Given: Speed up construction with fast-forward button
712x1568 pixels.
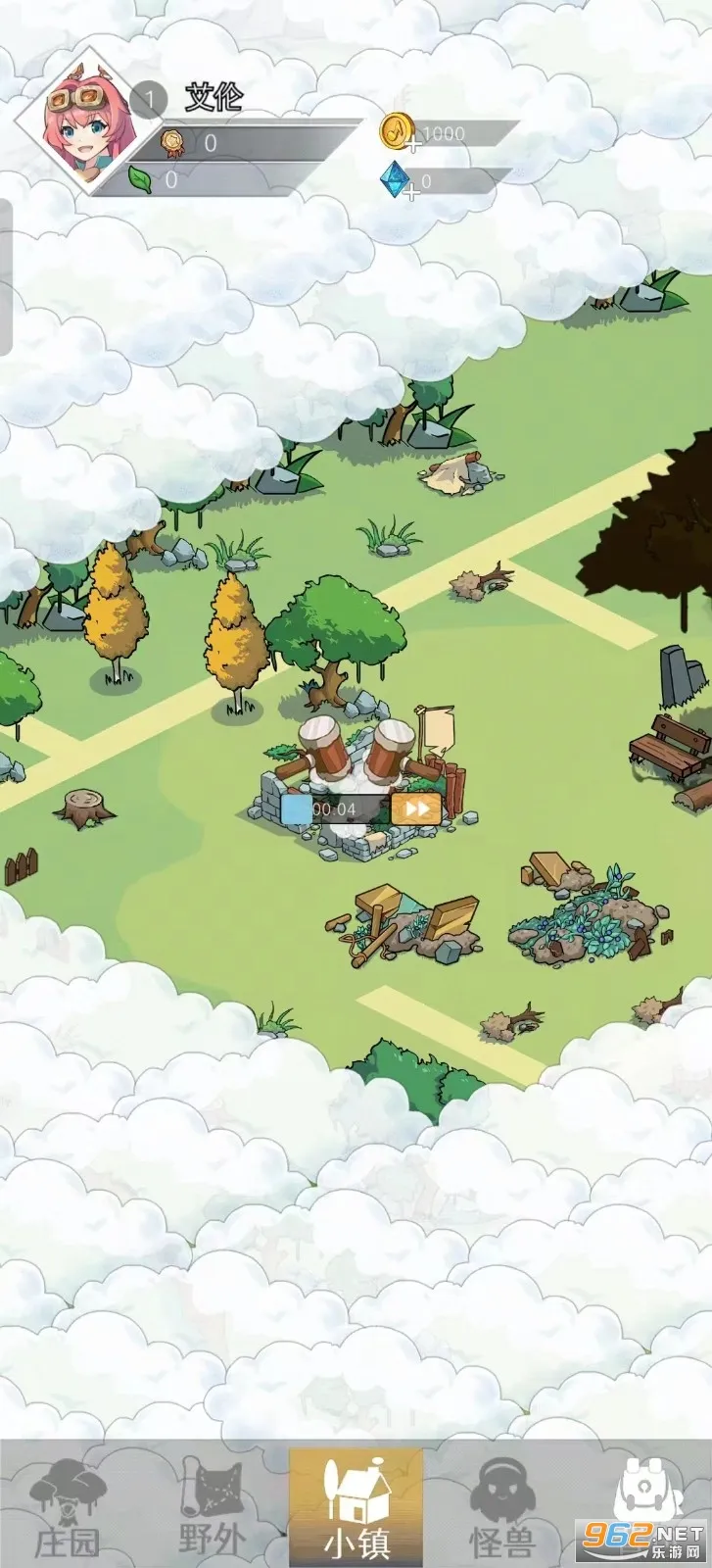Looking at the screenshot, I should click(x=416, y=808).
